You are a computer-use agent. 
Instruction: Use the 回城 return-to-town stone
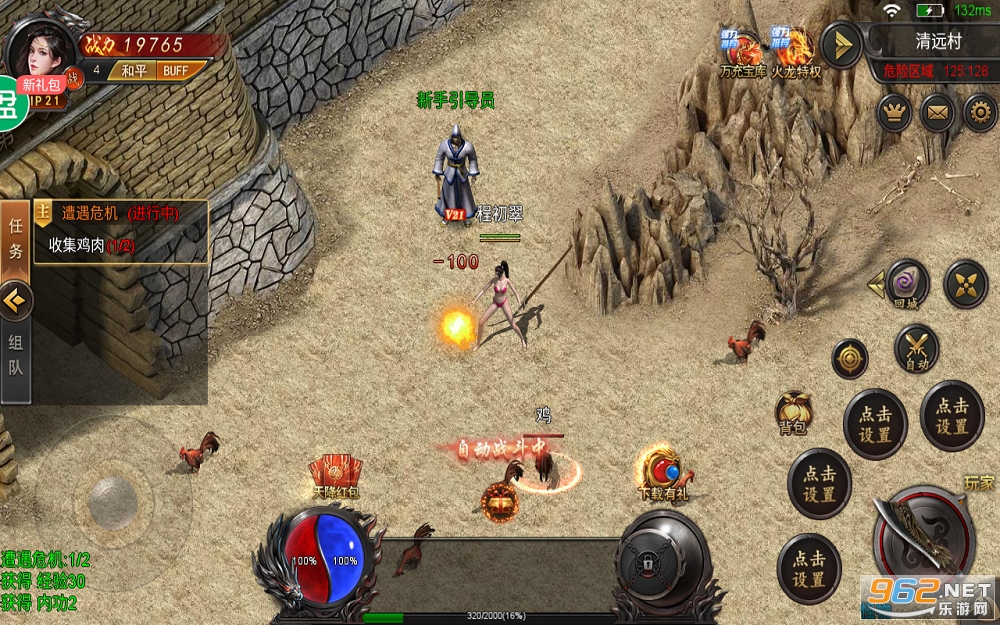(907, 283)
